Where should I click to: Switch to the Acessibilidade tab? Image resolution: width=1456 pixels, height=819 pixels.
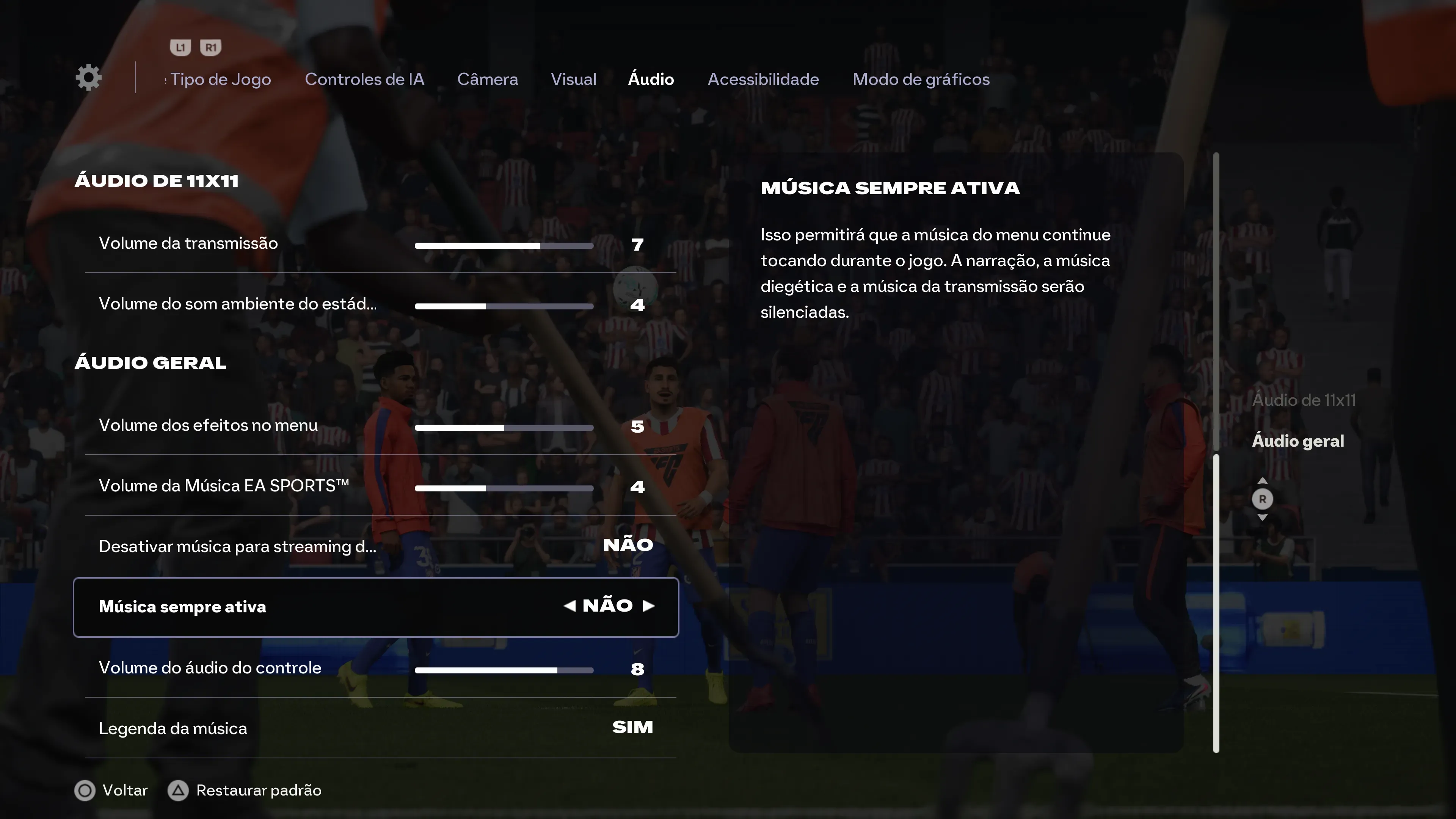[763, 79]
